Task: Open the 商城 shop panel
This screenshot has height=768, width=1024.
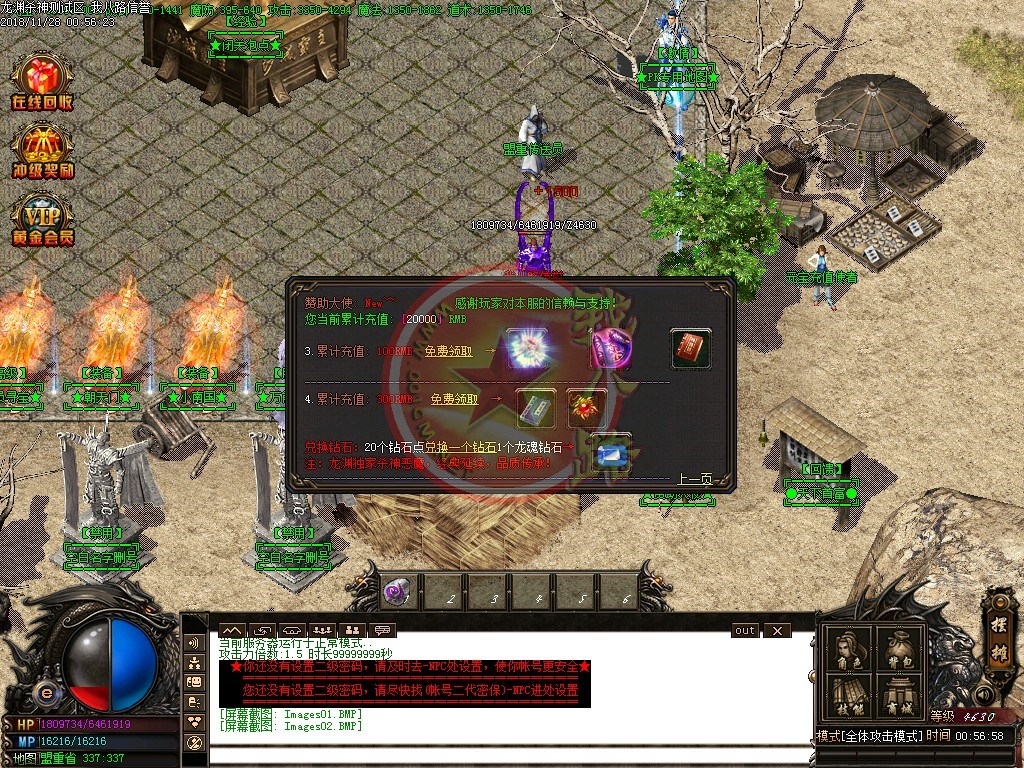Action: [898, 696]
